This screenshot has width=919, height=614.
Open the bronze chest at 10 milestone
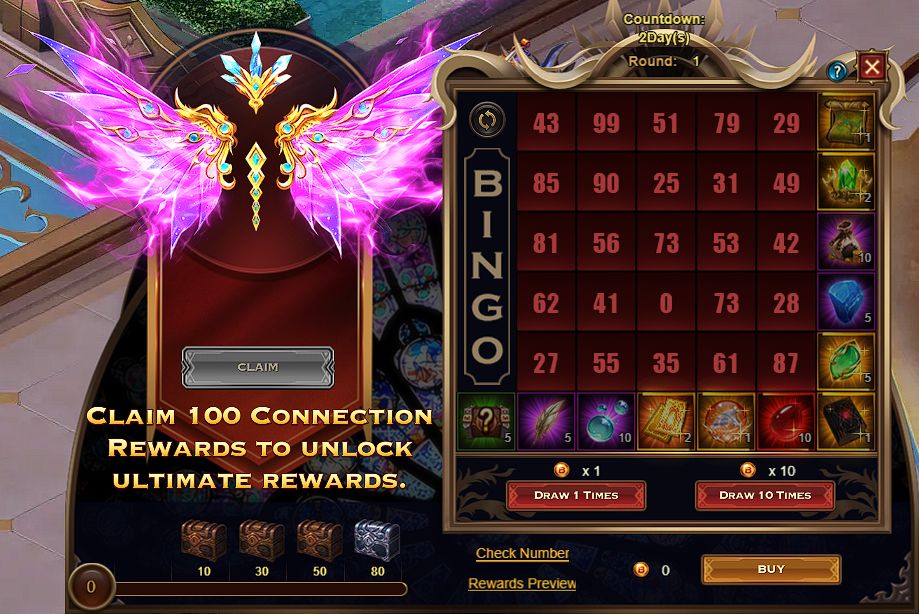point(202,541)
